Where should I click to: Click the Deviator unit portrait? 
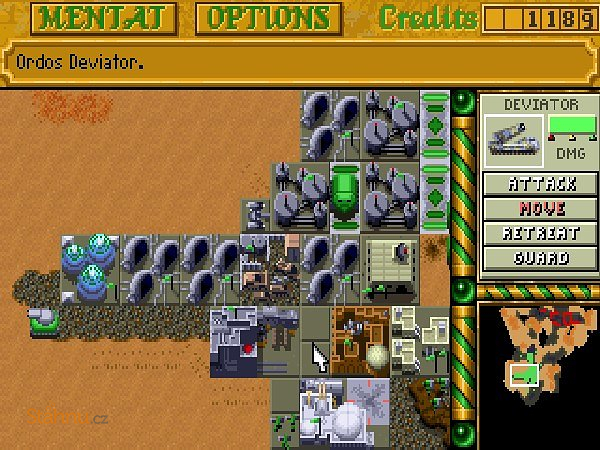(513, 139)
